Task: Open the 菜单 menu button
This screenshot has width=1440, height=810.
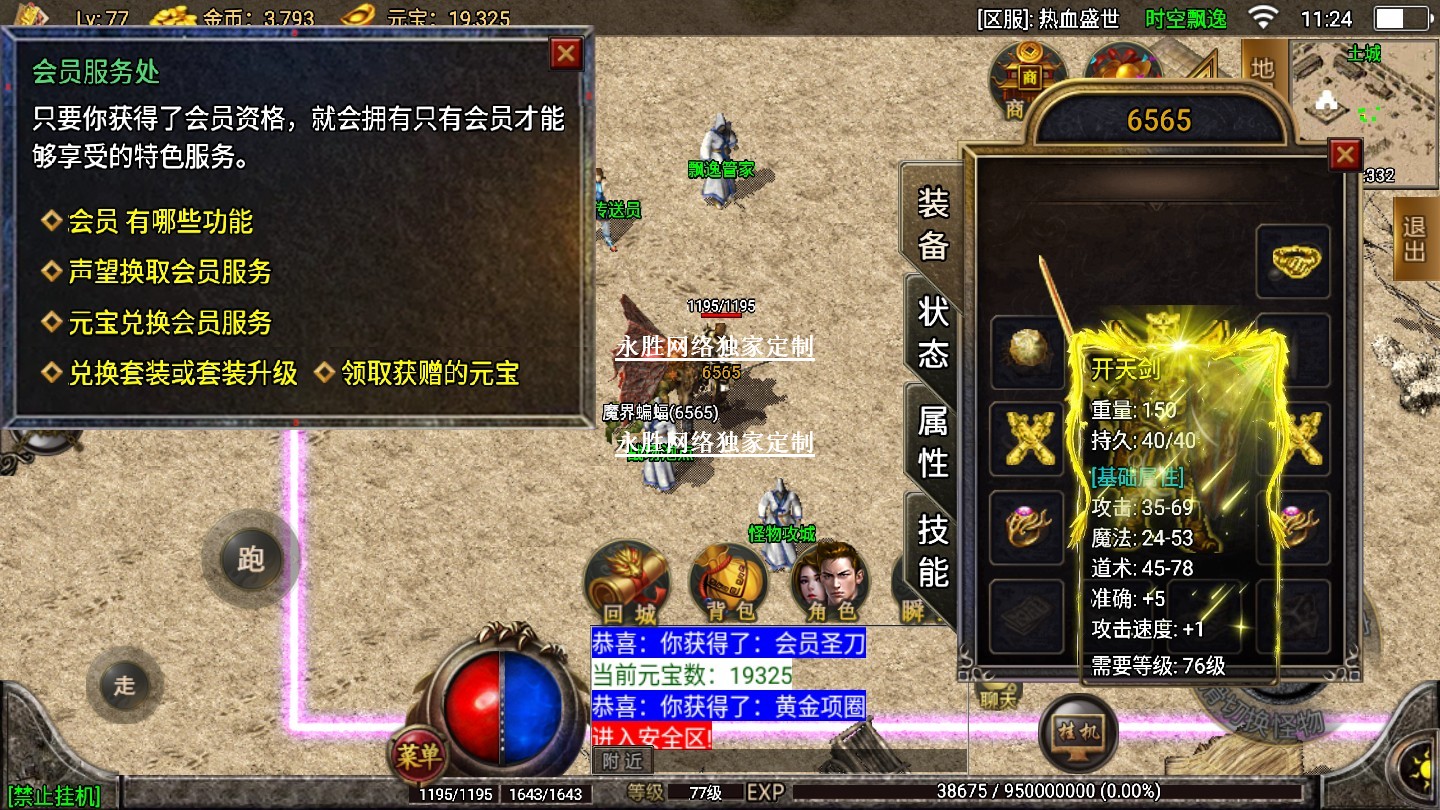Action: point(418,757)
